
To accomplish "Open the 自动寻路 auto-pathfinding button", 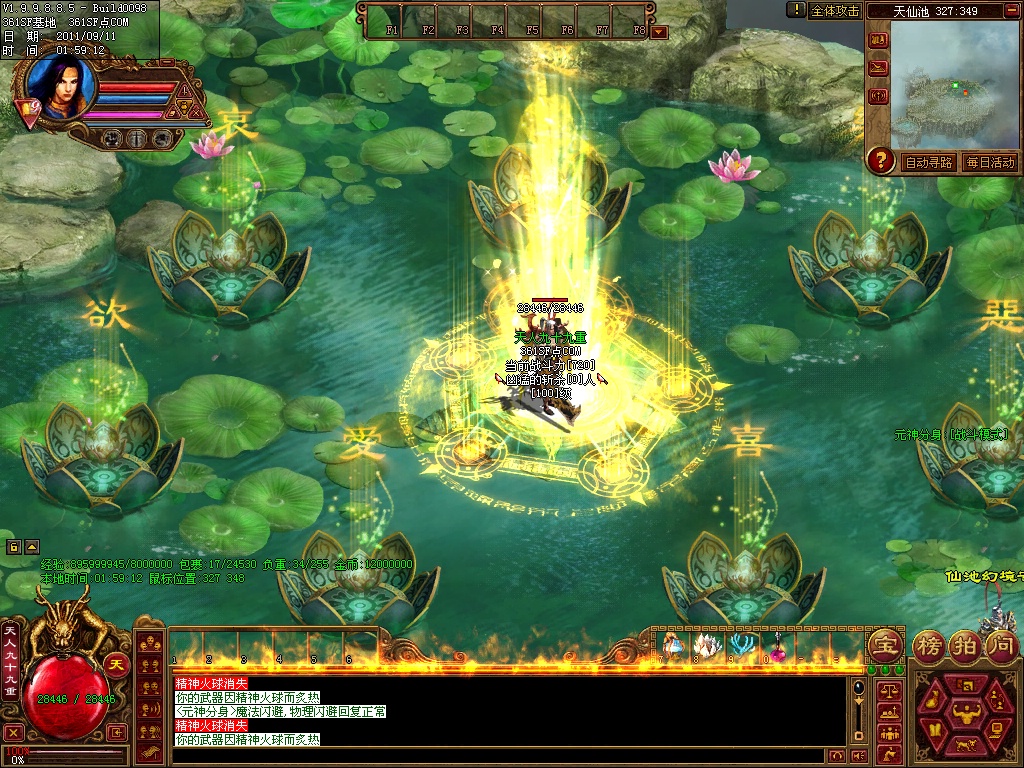I will tap(929, 162).
